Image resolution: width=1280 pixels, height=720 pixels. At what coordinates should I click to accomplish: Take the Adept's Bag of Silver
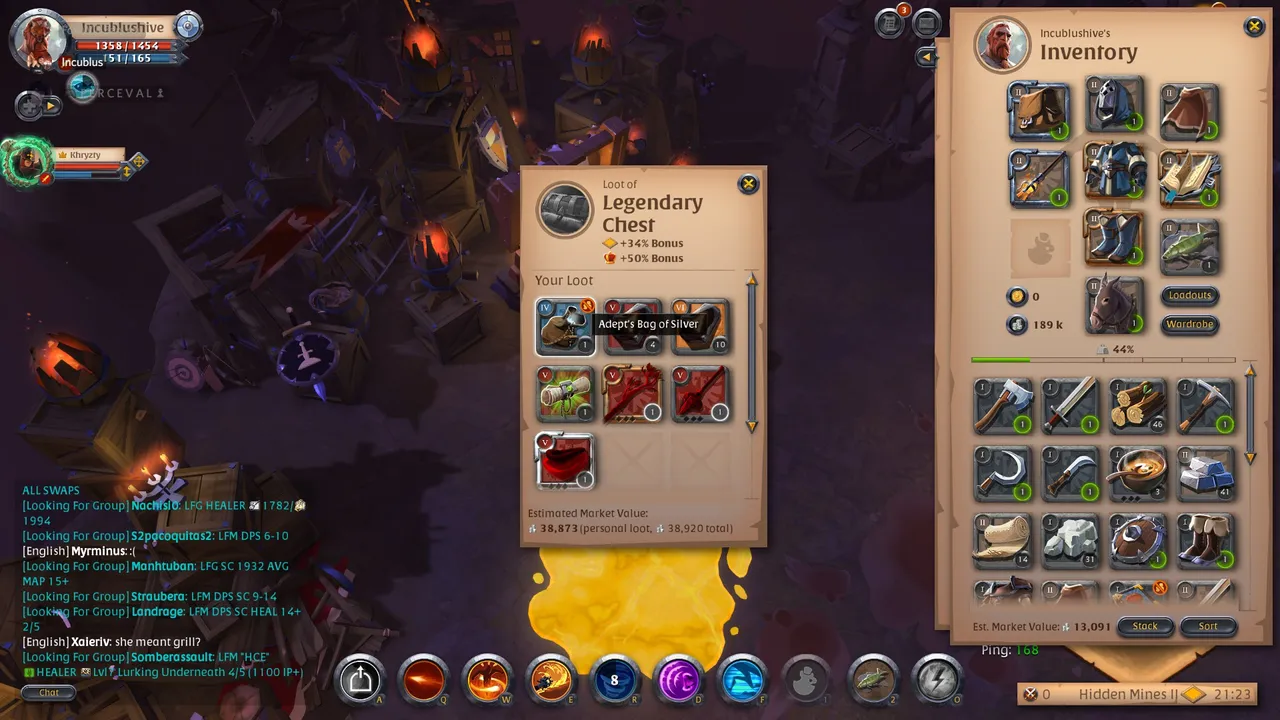[565, 327]
